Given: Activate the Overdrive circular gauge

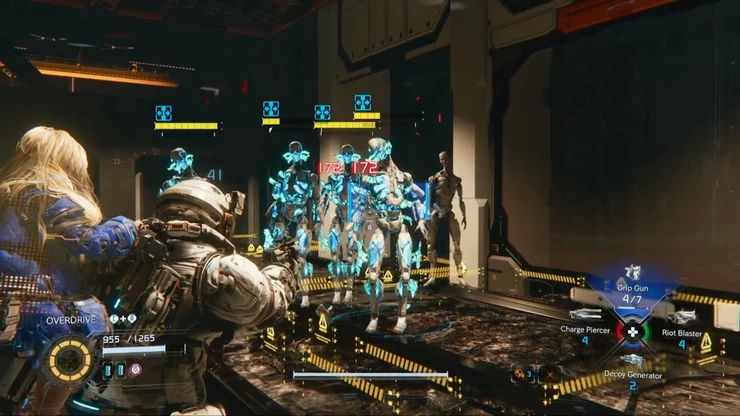Looking at the screenshot, I should [x=68, y=359].
